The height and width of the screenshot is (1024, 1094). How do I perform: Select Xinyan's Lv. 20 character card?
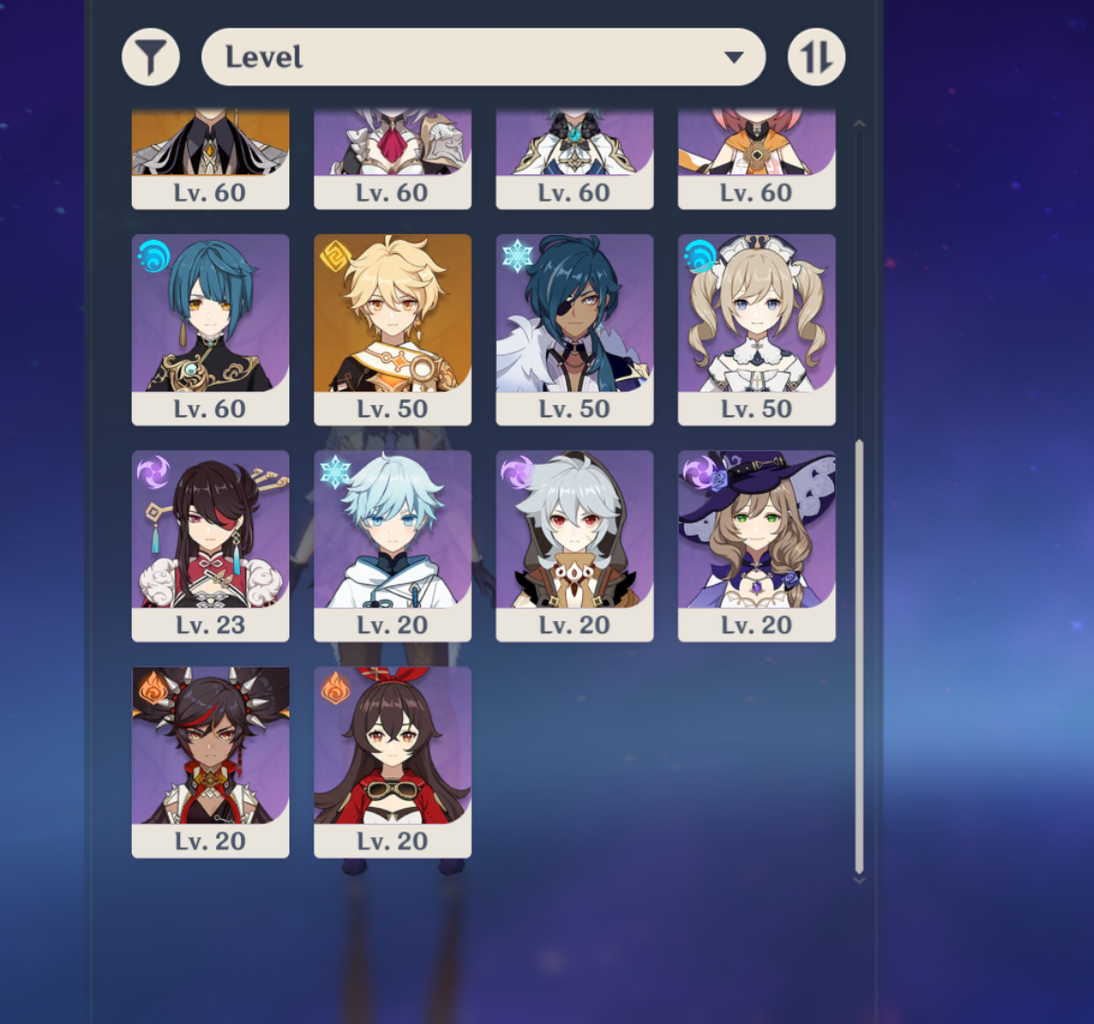pos(210,761)
